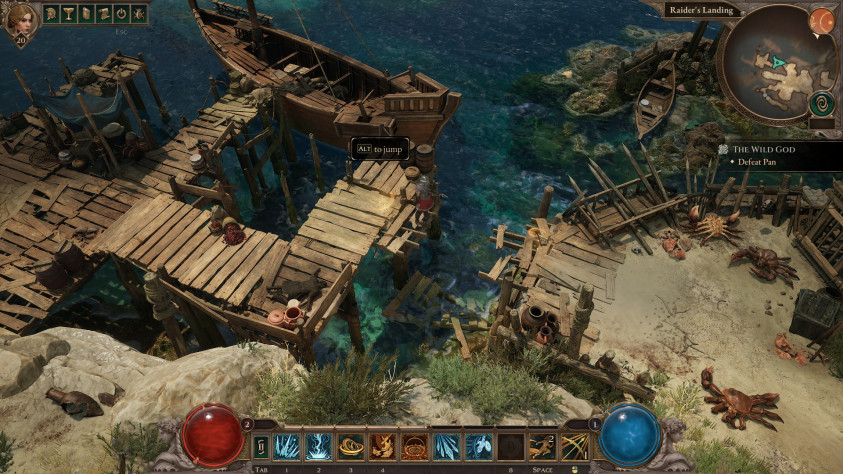Viewport: 843px width, 474px height.
Task: Open the scroll icon in the top bar
Action: coord(101,14)
